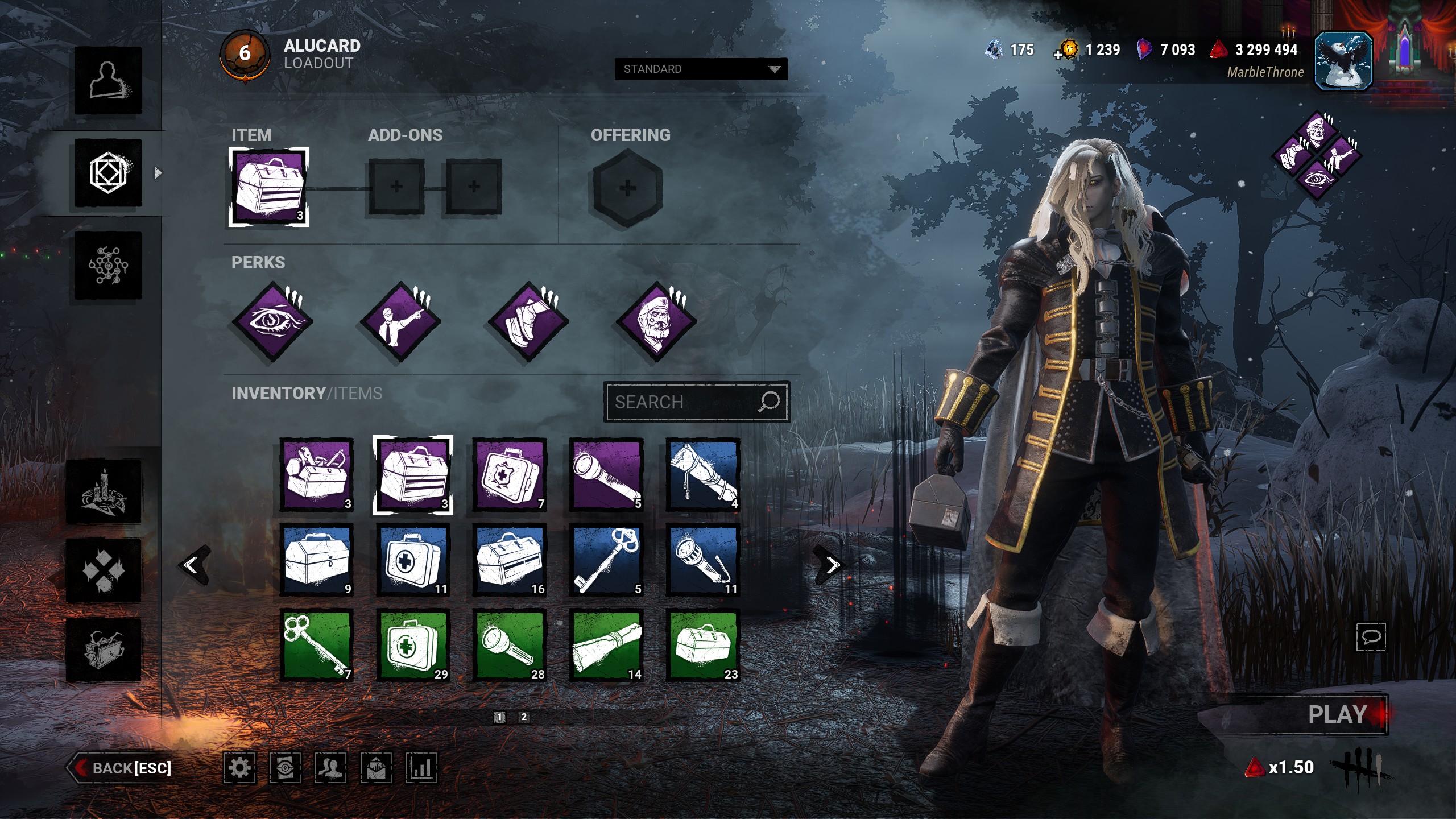Select the green map scroll item
Screen dimensions: 1456x819
(606, 645)
